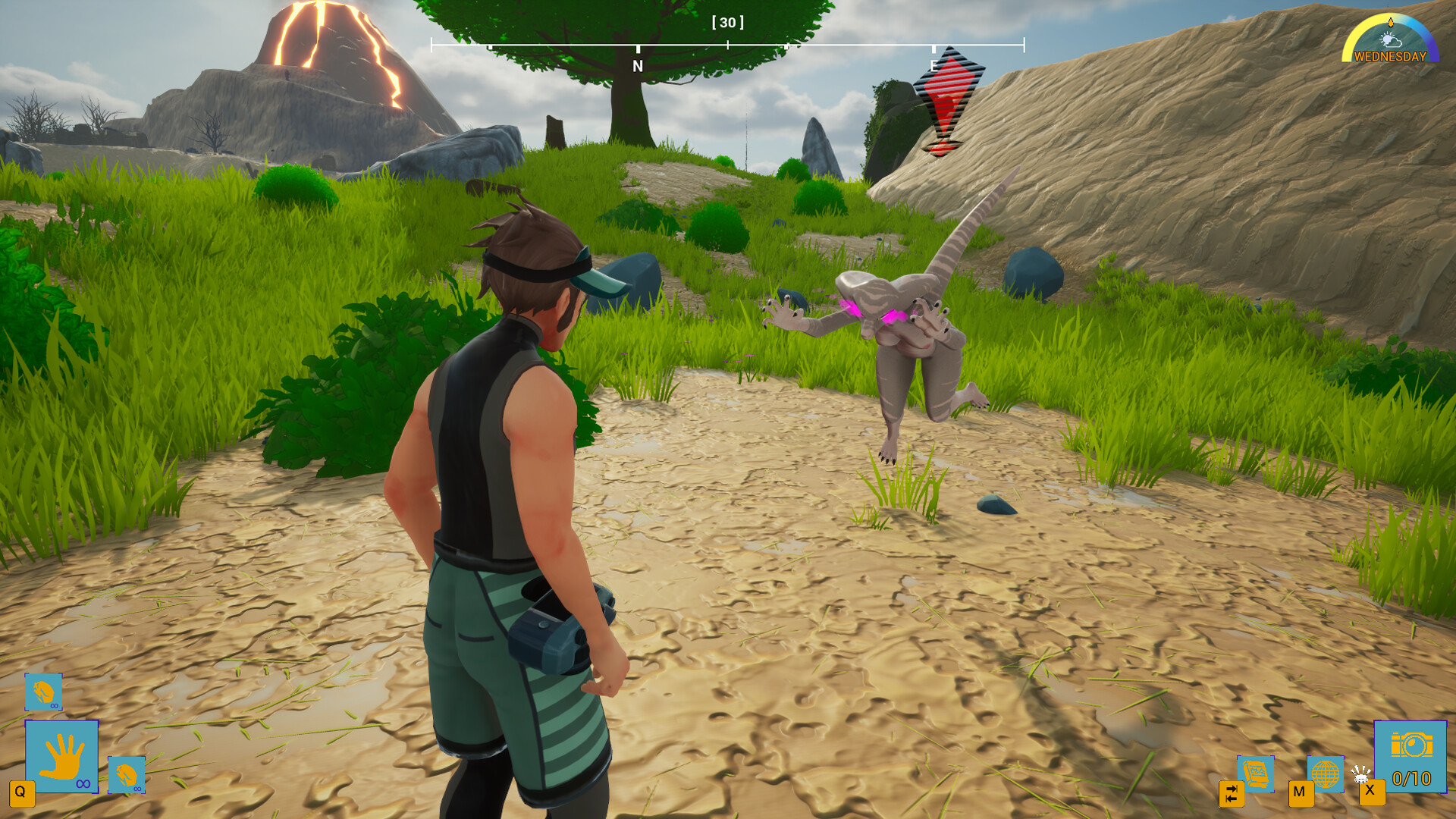The height and width of the screenshot is (819, 1456).
Task: Click the infinity counter on the hand slot
Action: click(x=83, y=783)
